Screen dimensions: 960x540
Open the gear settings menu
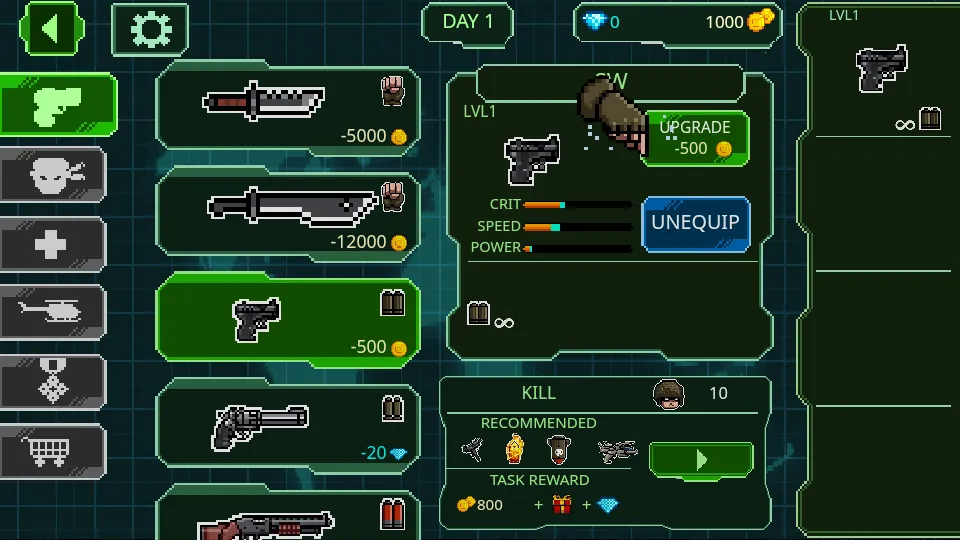pyautogui.click(x=150, y=29)
